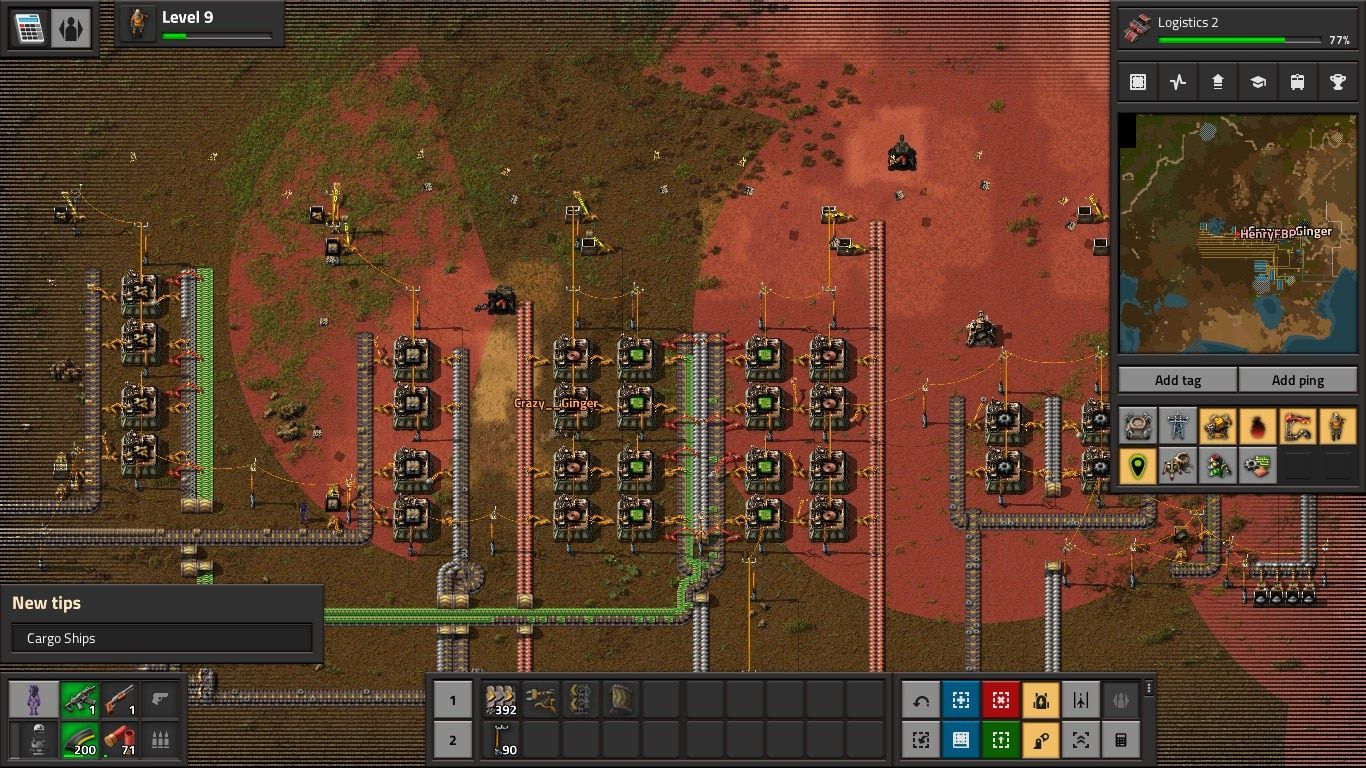Click the Cargo Ships tip entry
Screen dimensions: 1366x768
pos(161,637)
